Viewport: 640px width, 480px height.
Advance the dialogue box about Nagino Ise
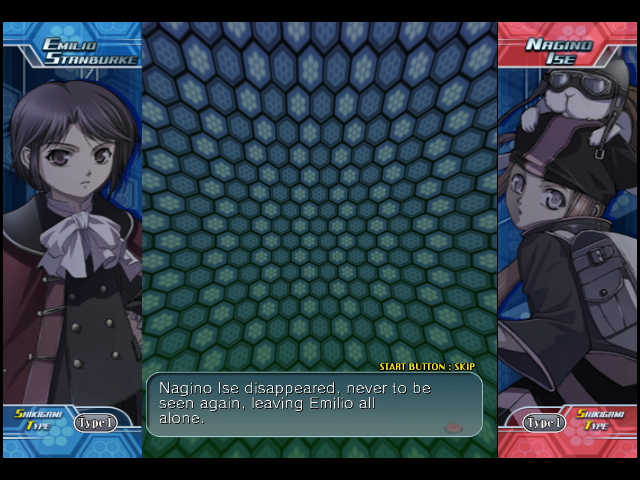coord(313,404)
